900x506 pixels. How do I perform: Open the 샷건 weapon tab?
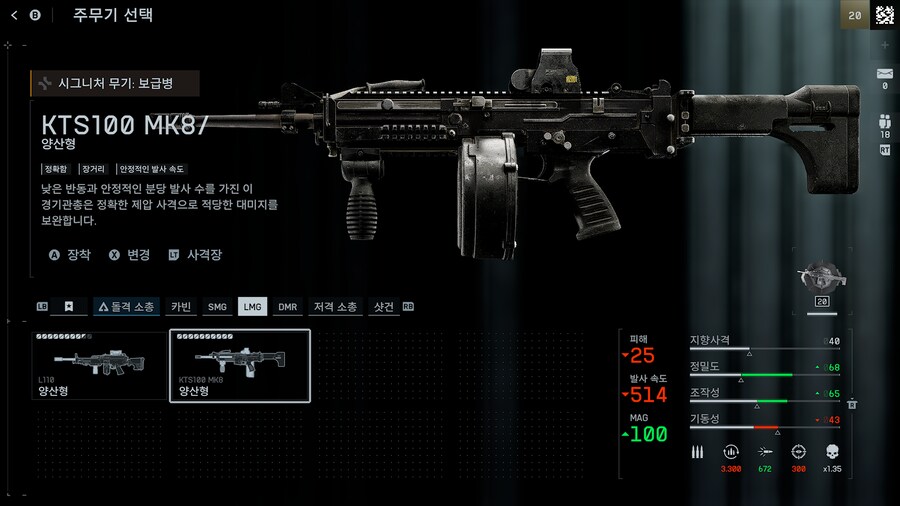383,307
